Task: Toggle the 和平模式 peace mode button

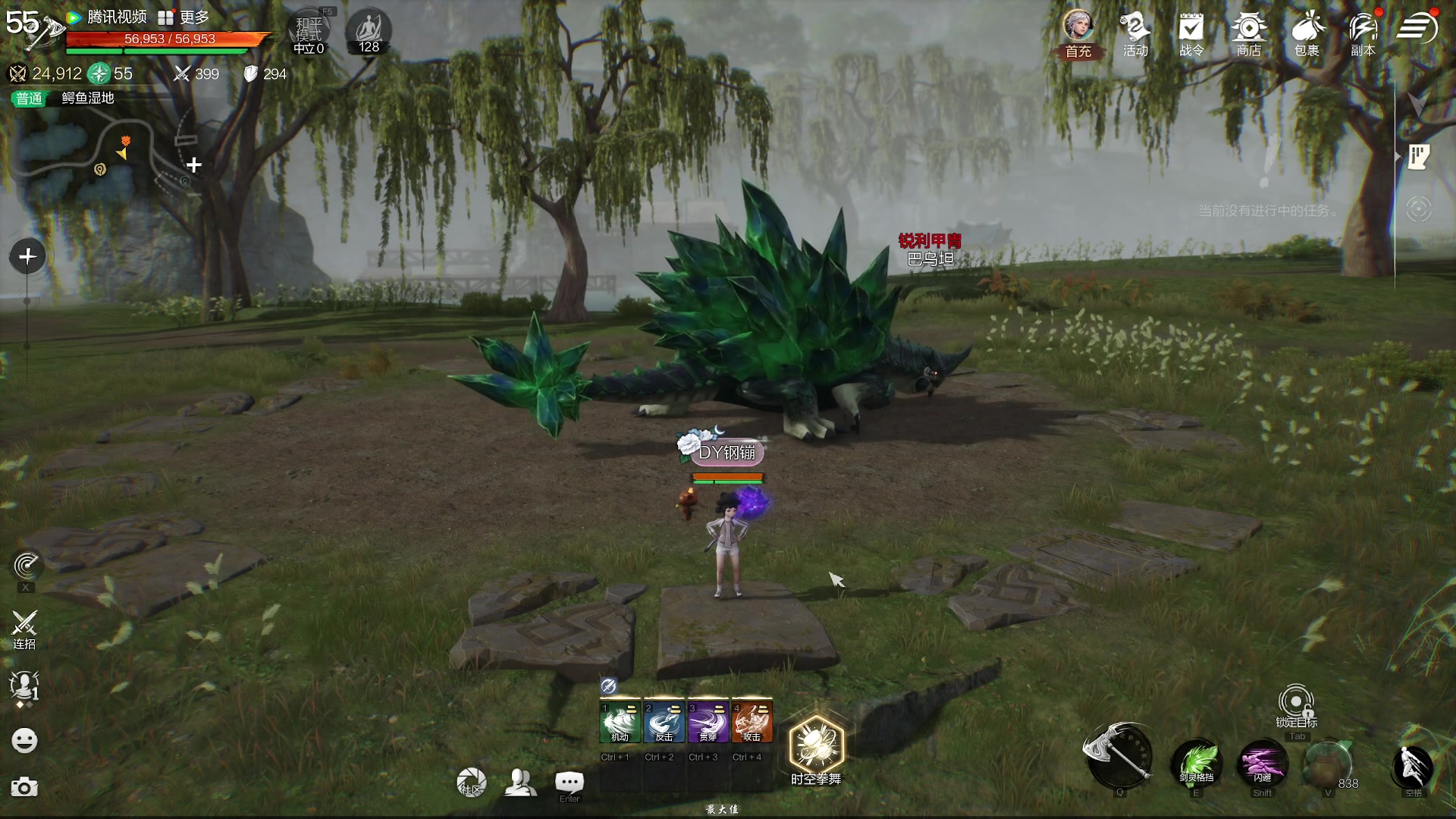Action: 309,33
